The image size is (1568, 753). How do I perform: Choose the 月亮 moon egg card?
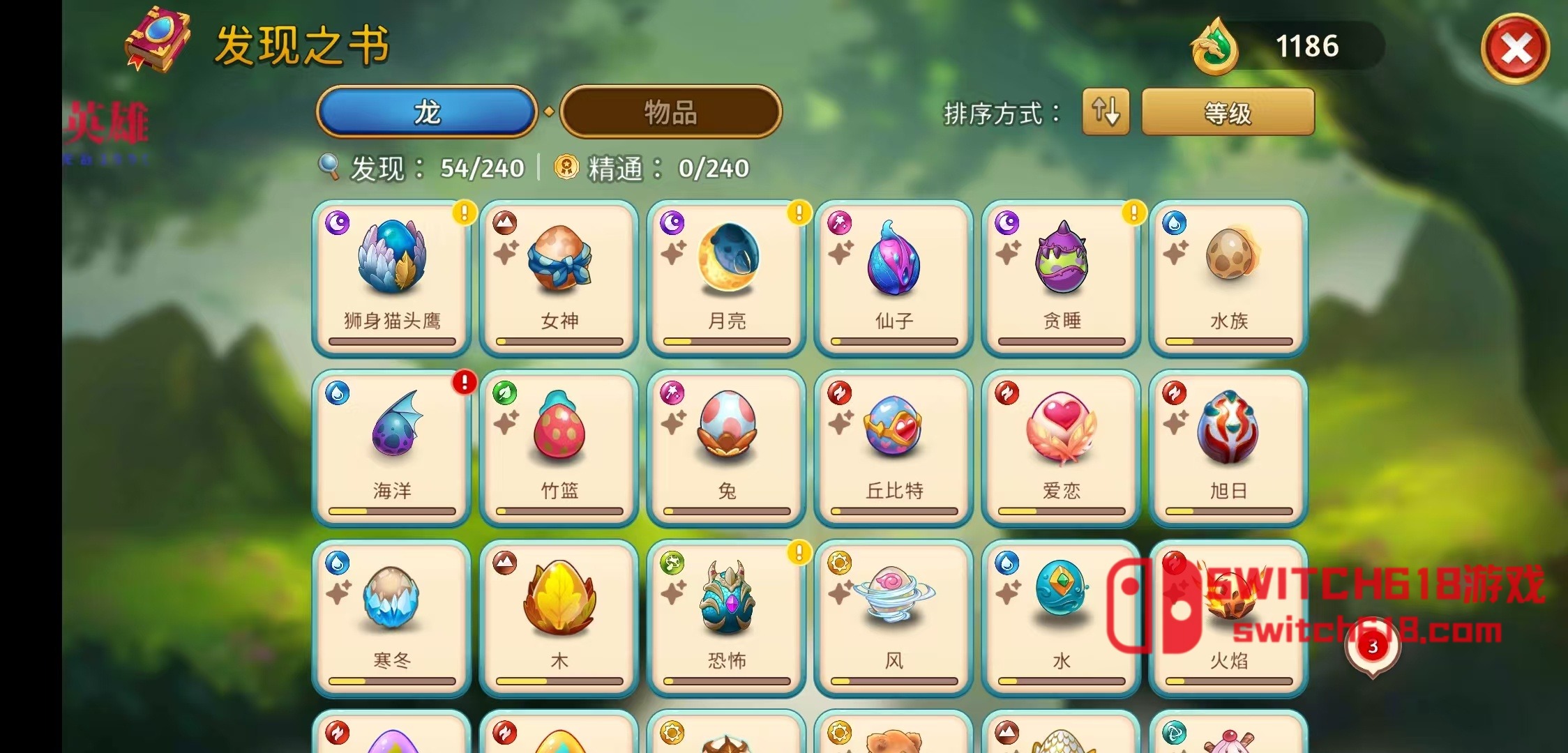[727, 277]
